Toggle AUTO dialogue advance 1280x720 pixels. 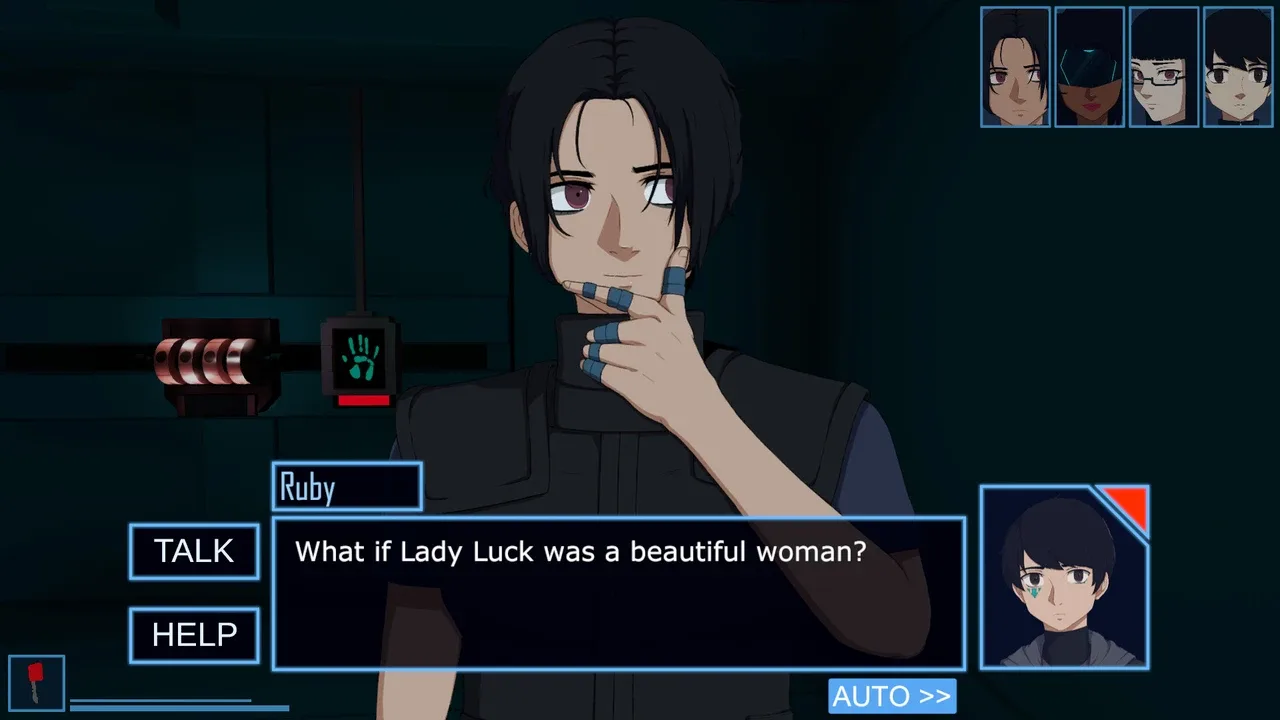[x=891, y=696]
